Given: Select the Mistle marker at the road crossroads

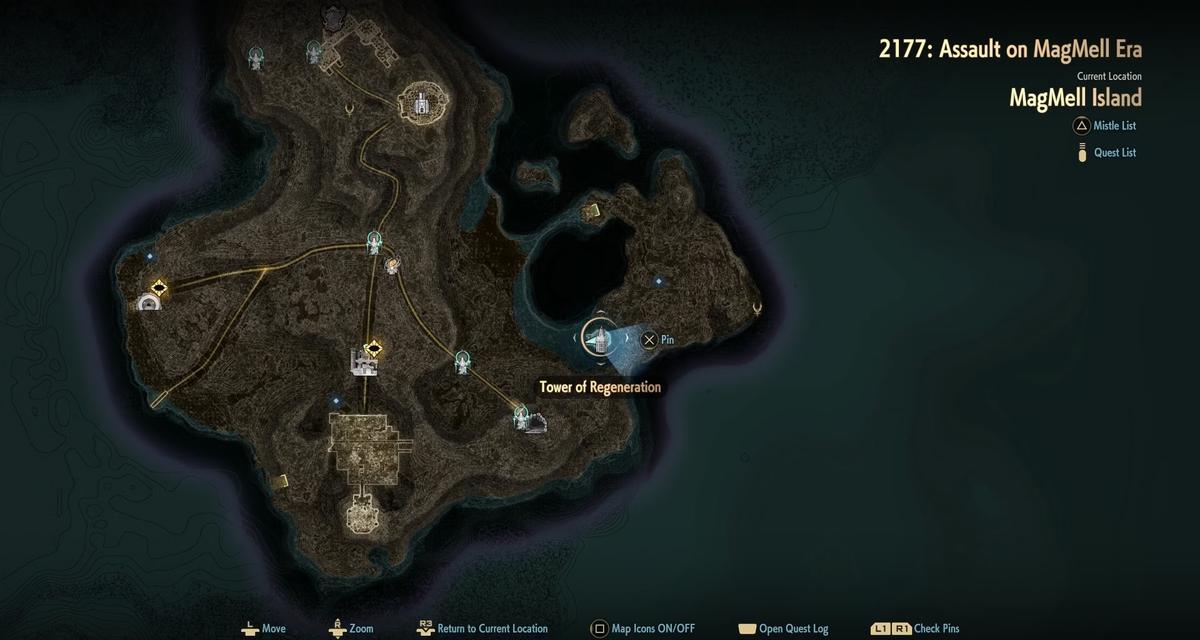Looking at the screenshot, I should pyautogui.click(x=375, y=241).
